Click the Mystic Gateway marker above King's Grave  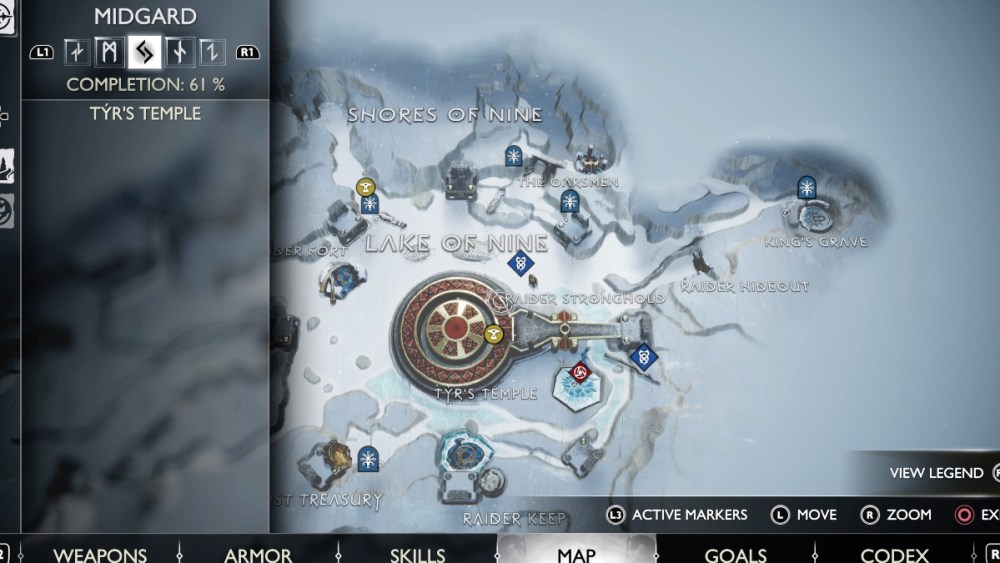pos(807,187)
